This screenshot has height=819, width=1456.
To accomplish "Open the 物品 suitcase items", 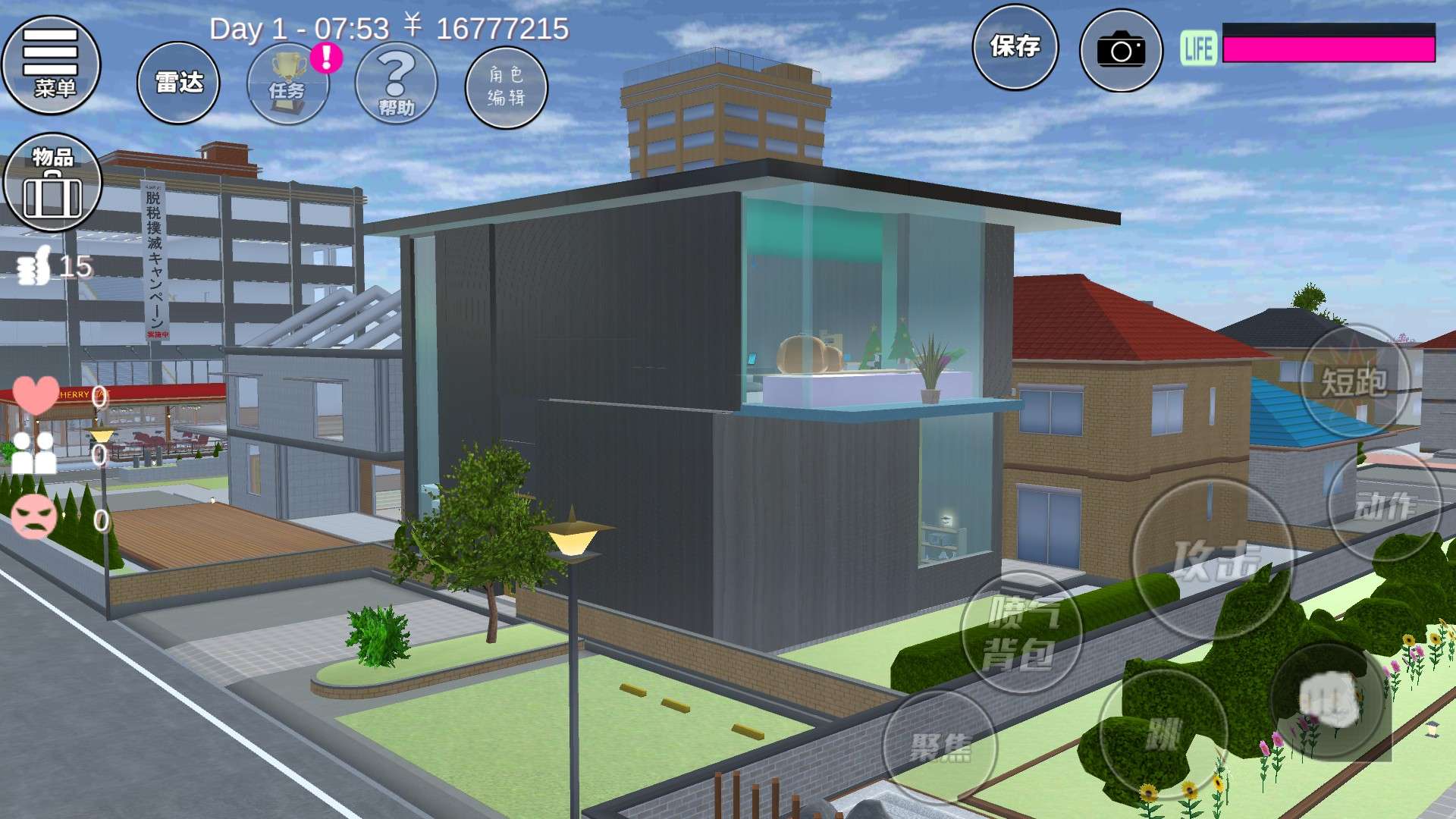I will tap(52, 183).
